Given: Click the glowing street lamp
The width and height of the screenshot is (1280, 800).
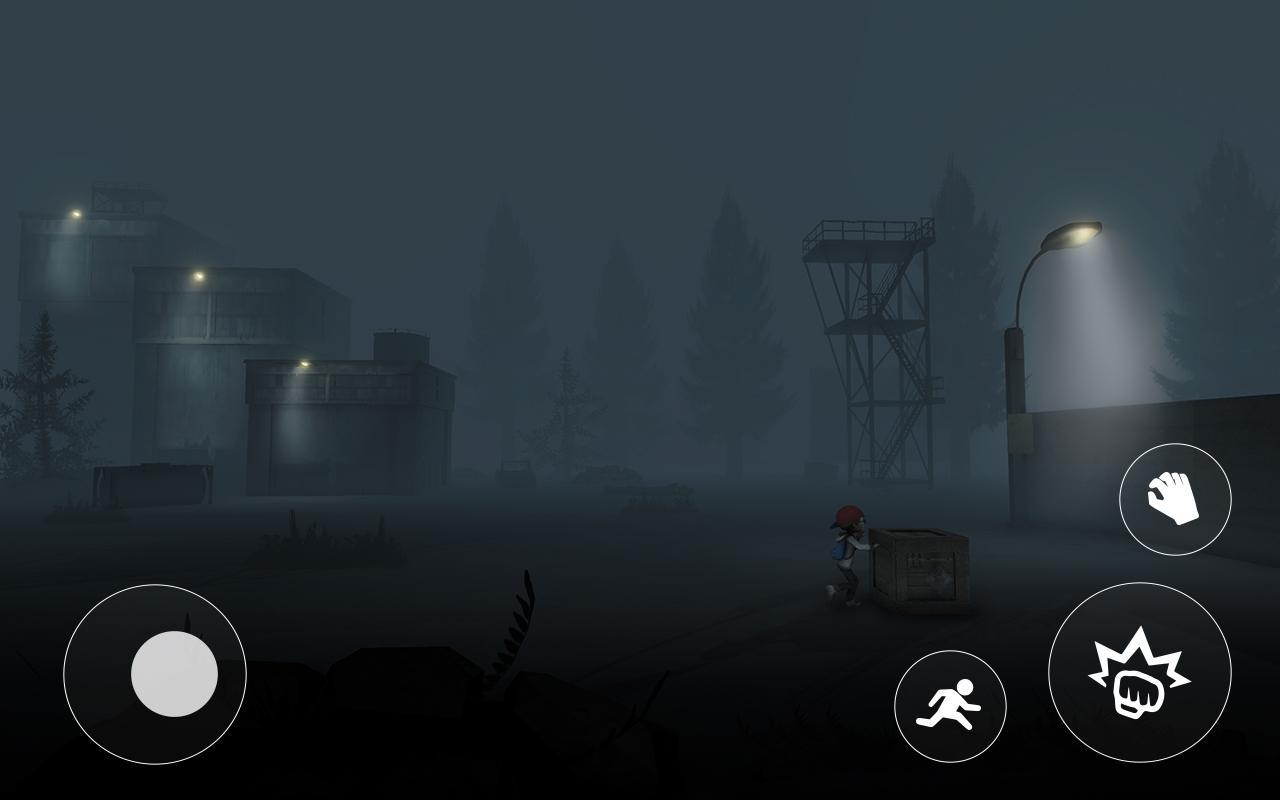Looking at the screenshot, I should (x=1075, y=233).
